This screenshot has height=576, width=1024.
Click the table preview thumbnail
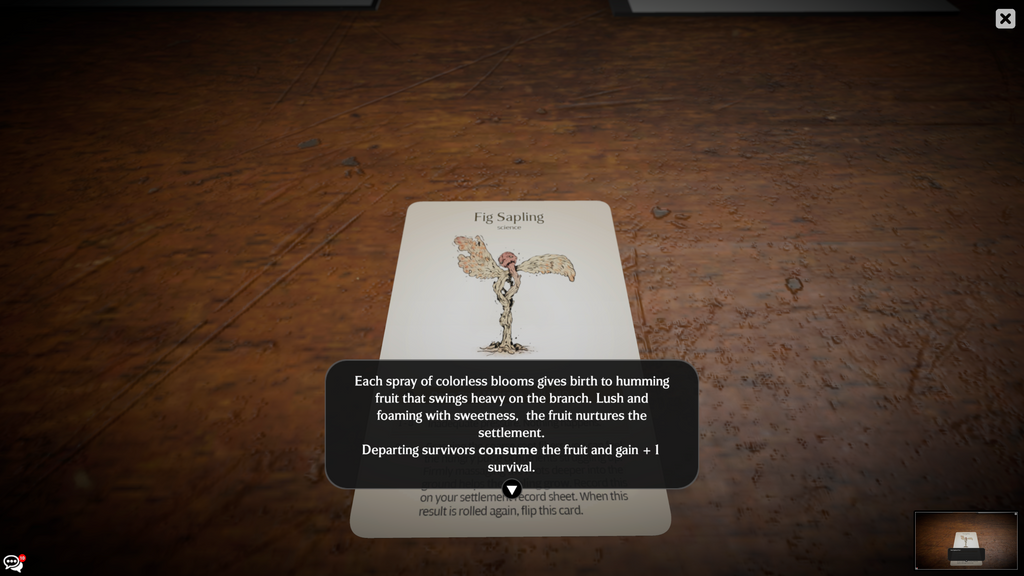965,540
